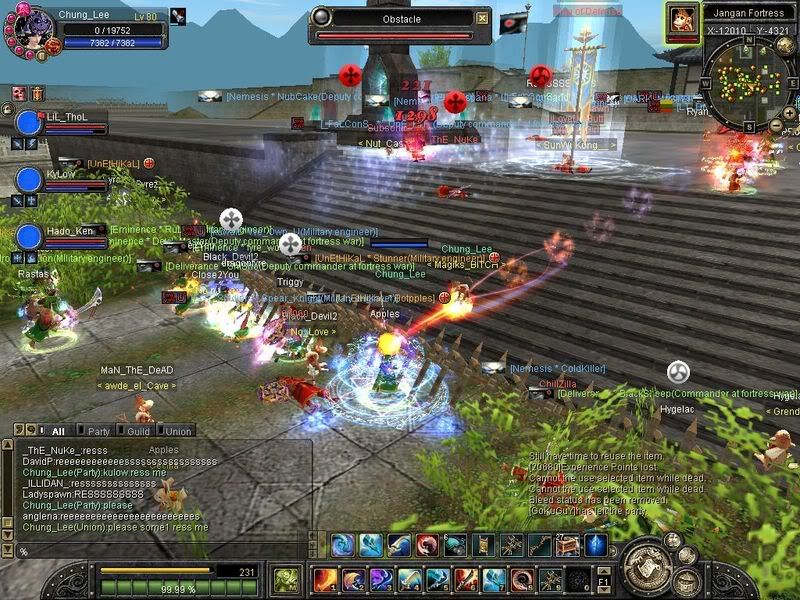The height and width of the screenshot is (600, 800).
Task: Click the chat message input field
Action: [160, 551]
